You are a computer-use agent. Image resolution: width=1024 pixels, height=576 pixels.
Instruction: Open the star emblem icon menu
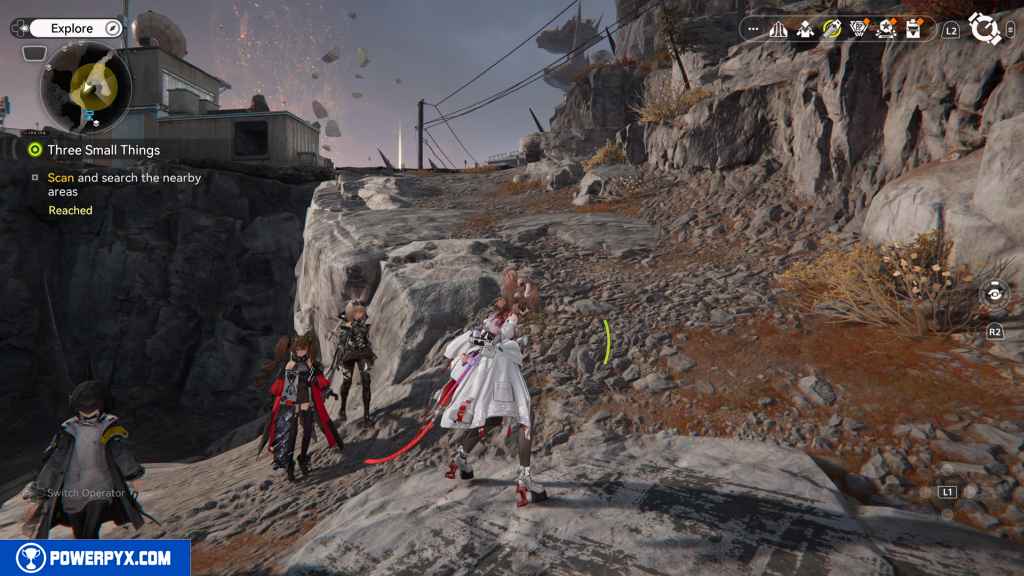click(885, 30)
